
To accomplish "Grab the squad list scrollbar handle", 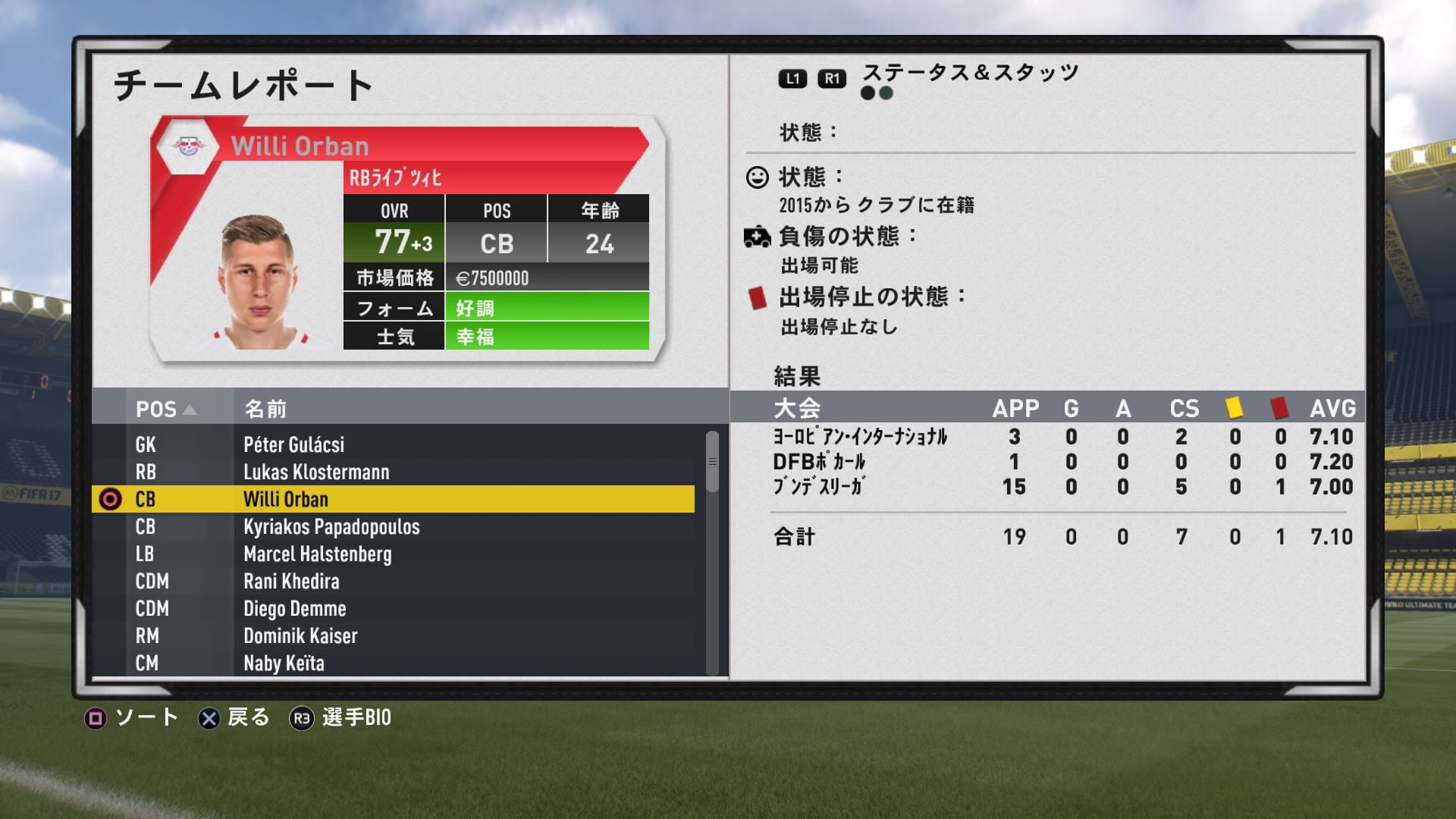I will pos(712,461).
